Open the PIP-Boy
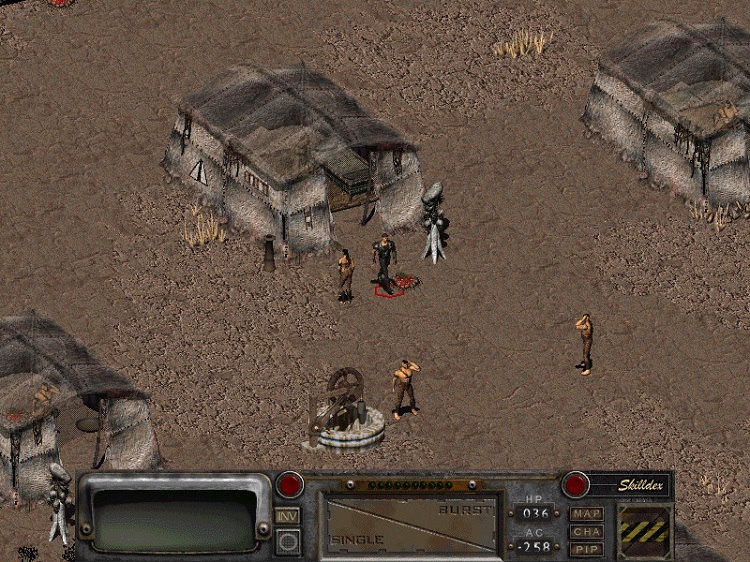 587,548
